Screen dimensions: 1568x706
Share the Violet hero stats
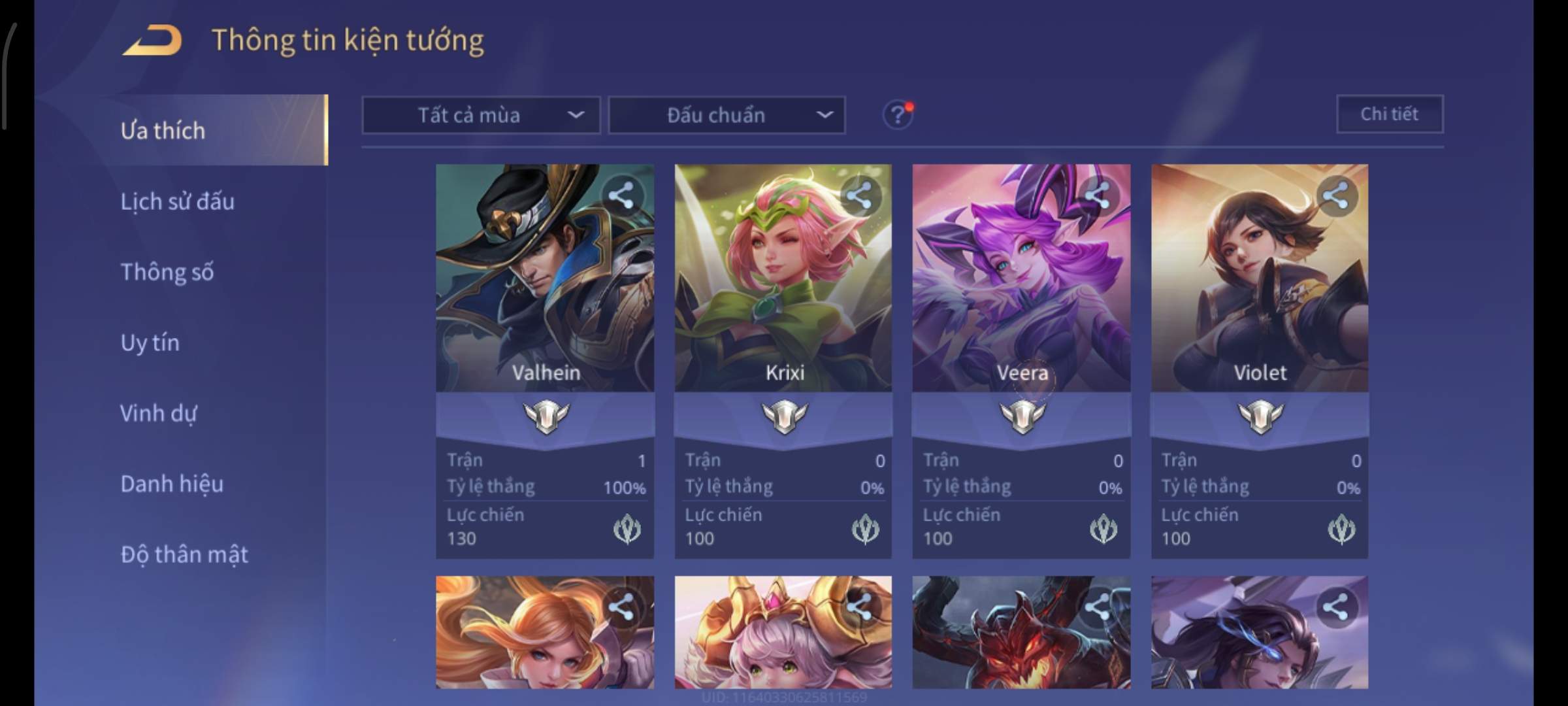1335,195
